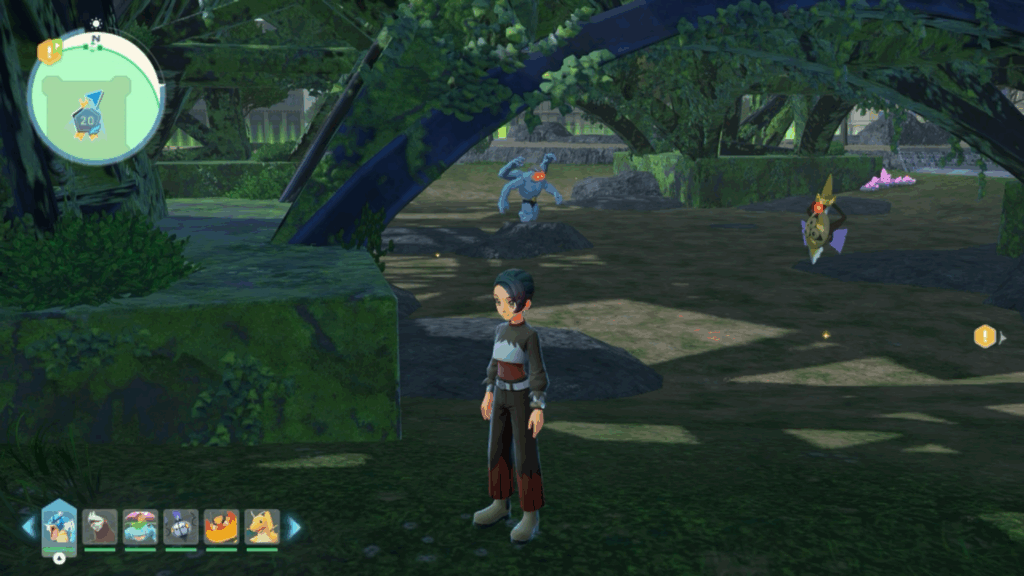Switch to Chandelure in the party bar
Screen dimensions: 1024x576
click(181, 526)
